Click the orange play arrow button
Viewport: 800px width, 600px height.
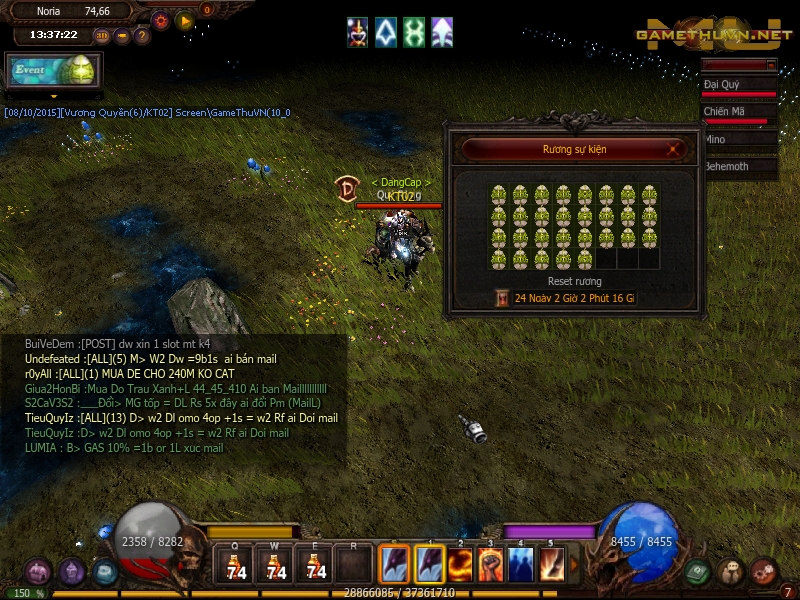tap(184, 20)
